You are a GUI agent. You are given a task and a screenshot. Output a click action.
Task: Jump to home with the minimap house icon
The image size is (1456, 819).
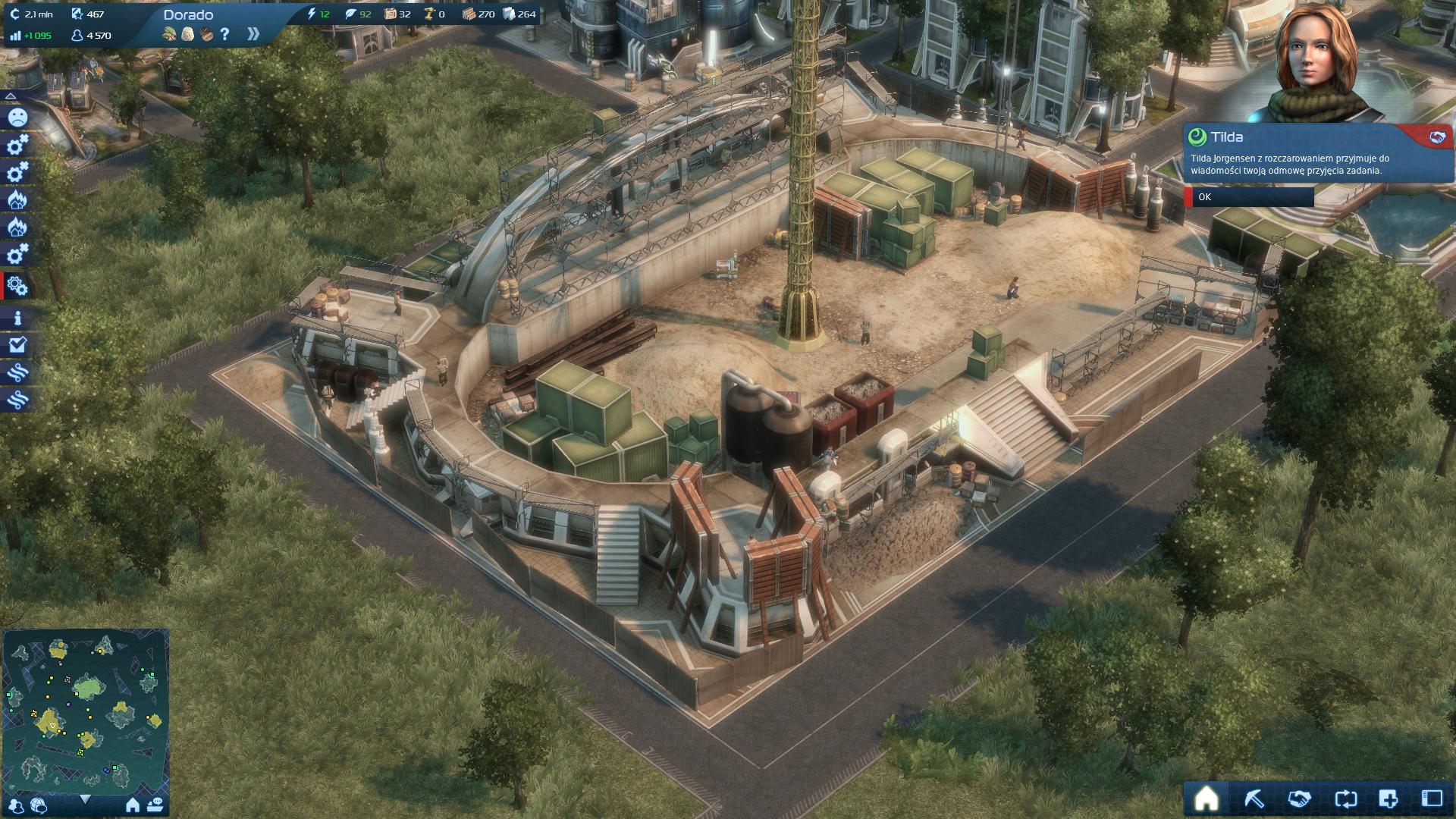[x=133, y=805]
